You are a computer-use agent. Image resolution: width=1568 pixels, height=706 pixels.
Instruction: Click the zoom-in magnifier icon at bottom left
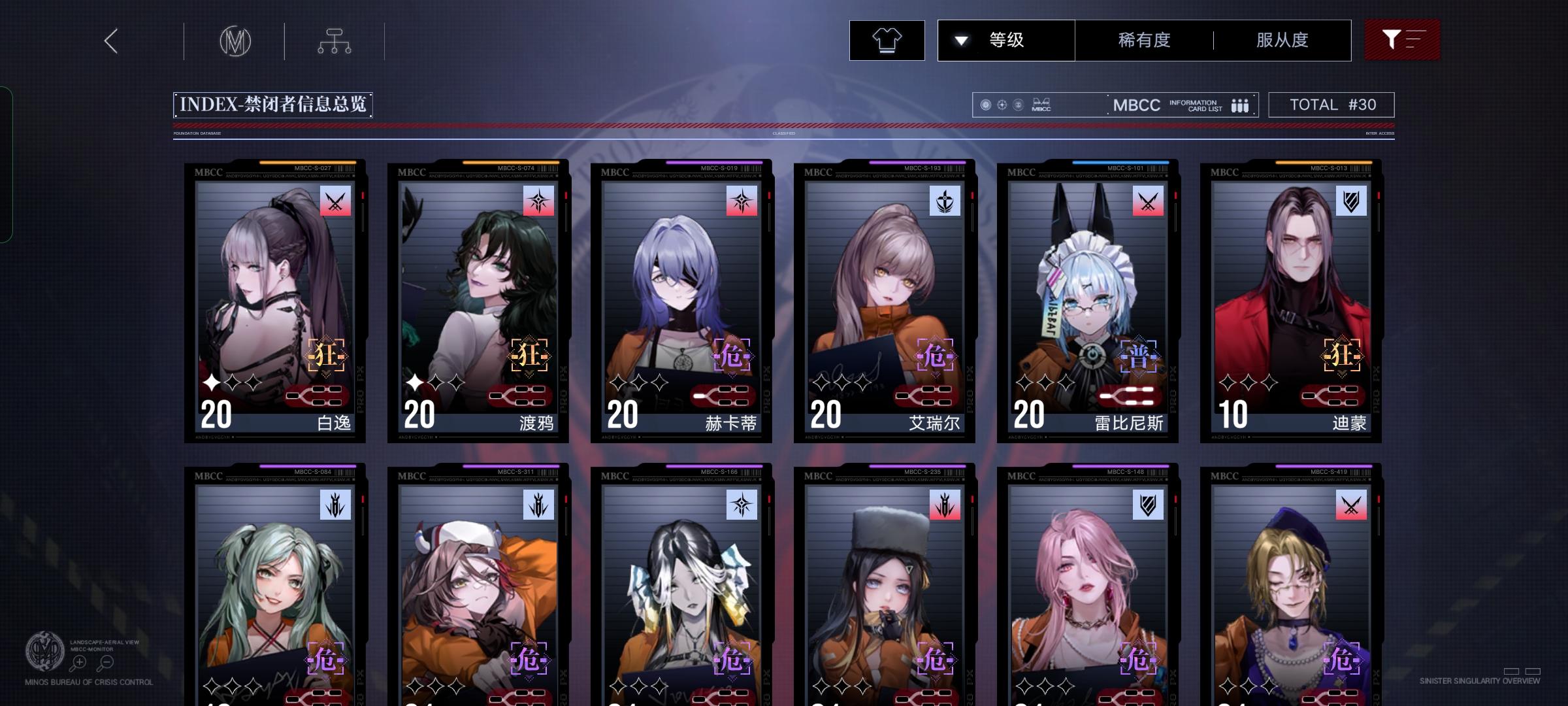pos(78,662)
